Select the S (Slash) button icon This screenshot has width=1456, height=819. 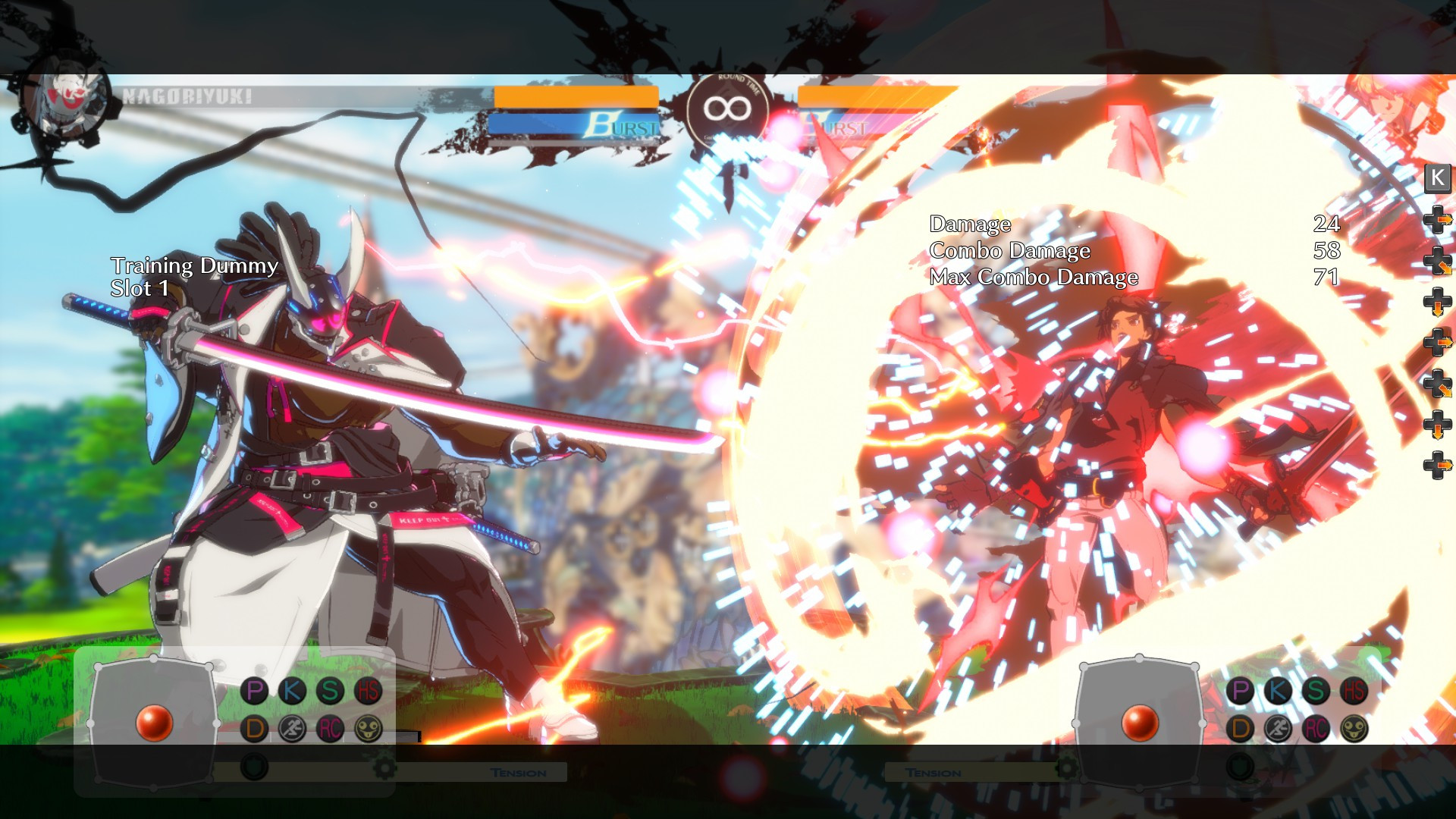click(330, 690)
